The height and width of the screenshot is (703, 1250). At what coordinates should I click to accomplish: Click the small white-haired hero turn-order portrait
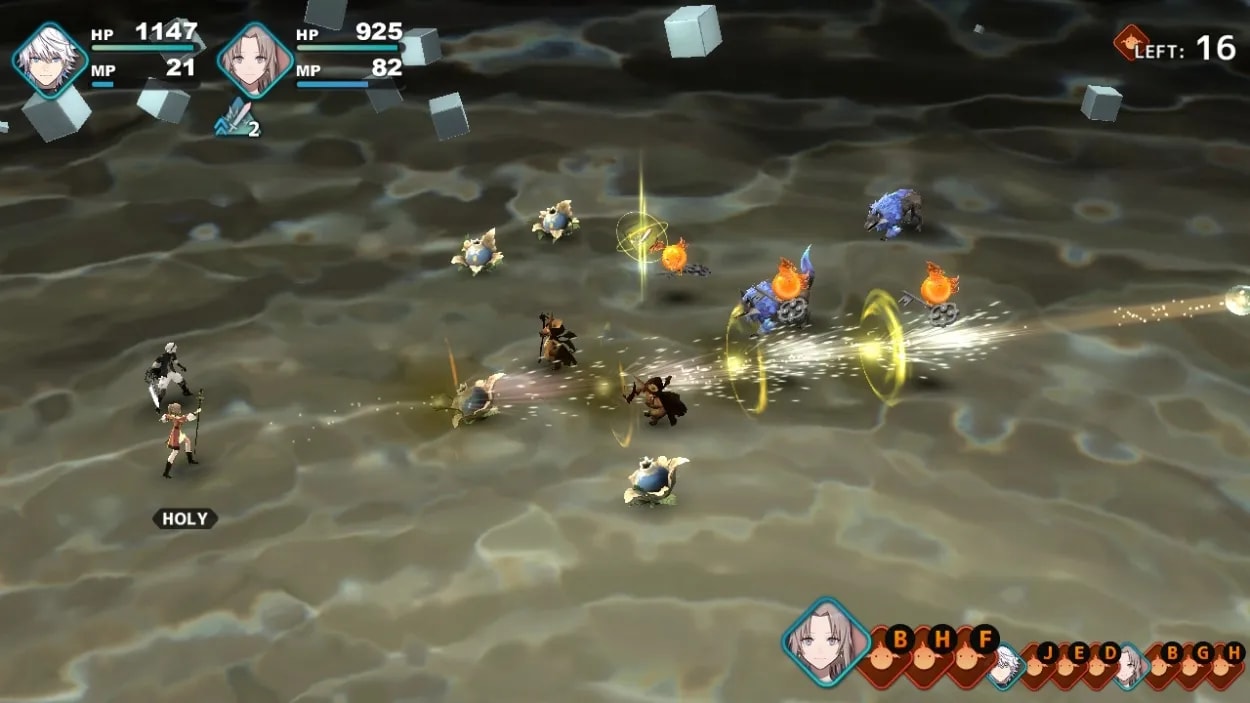[x=1006, y=666]
